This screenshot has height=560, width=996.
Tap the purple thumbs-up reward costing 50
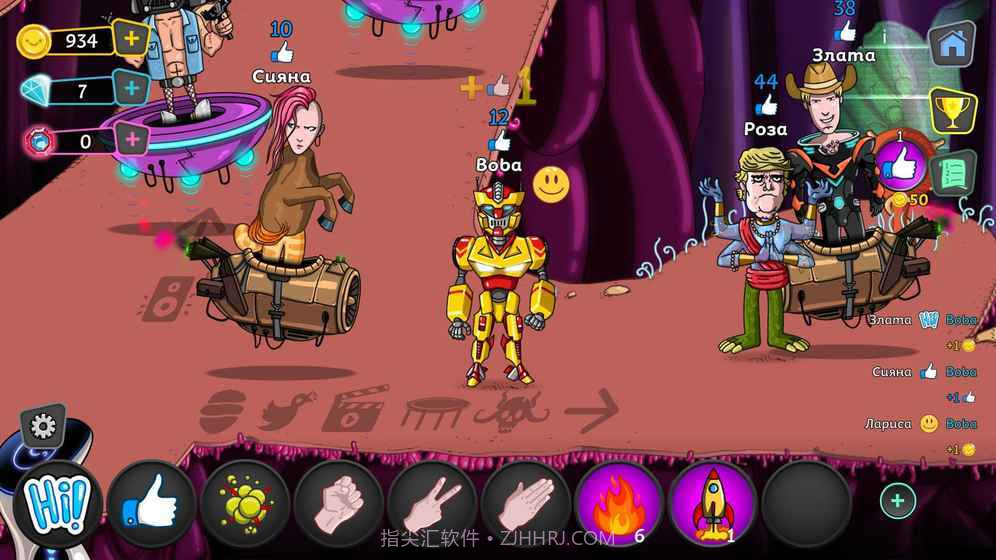point(900,165)
